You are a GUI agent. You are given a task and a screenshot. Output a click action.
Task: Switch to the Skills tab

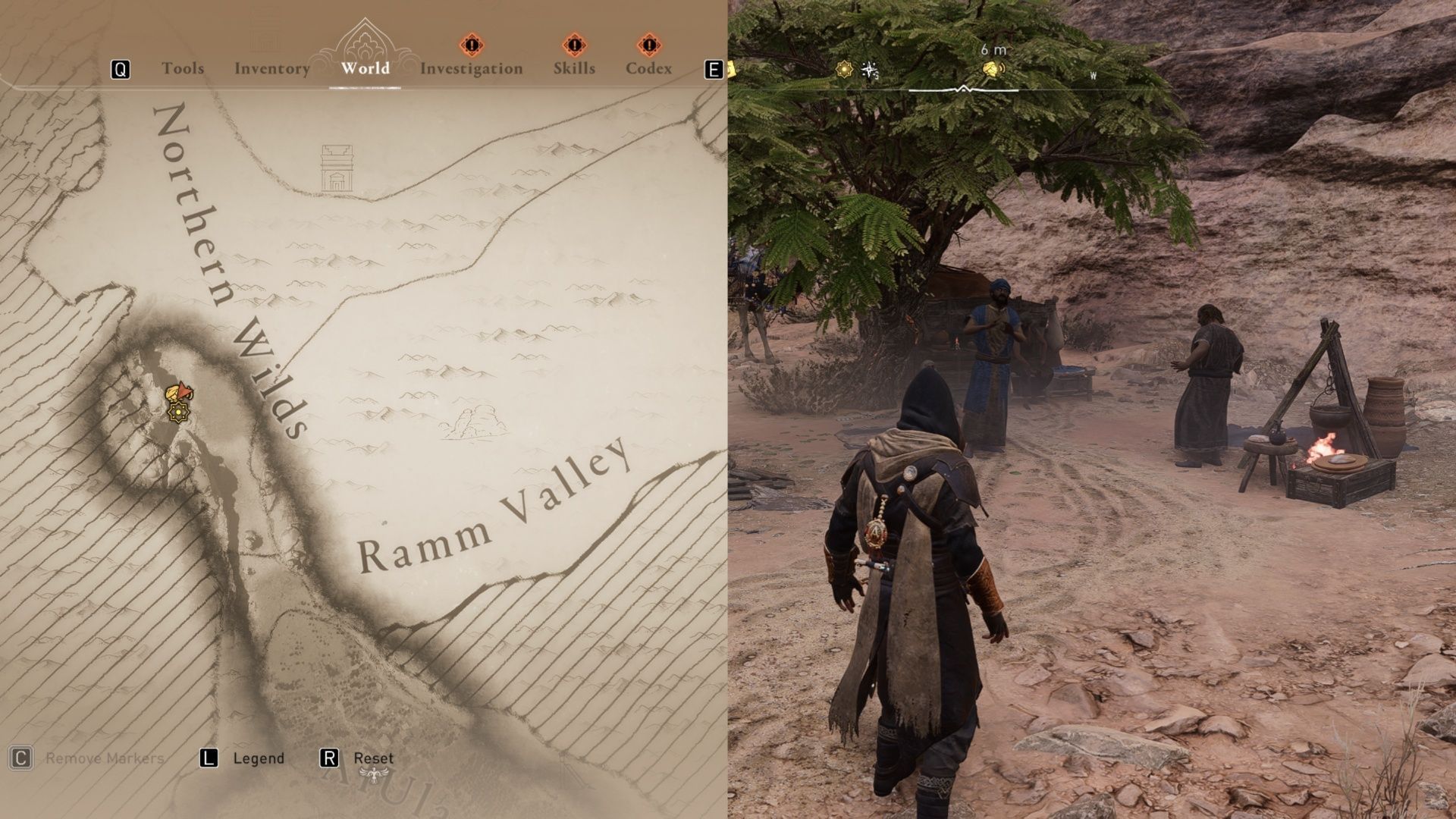click(x=575, y=68)
